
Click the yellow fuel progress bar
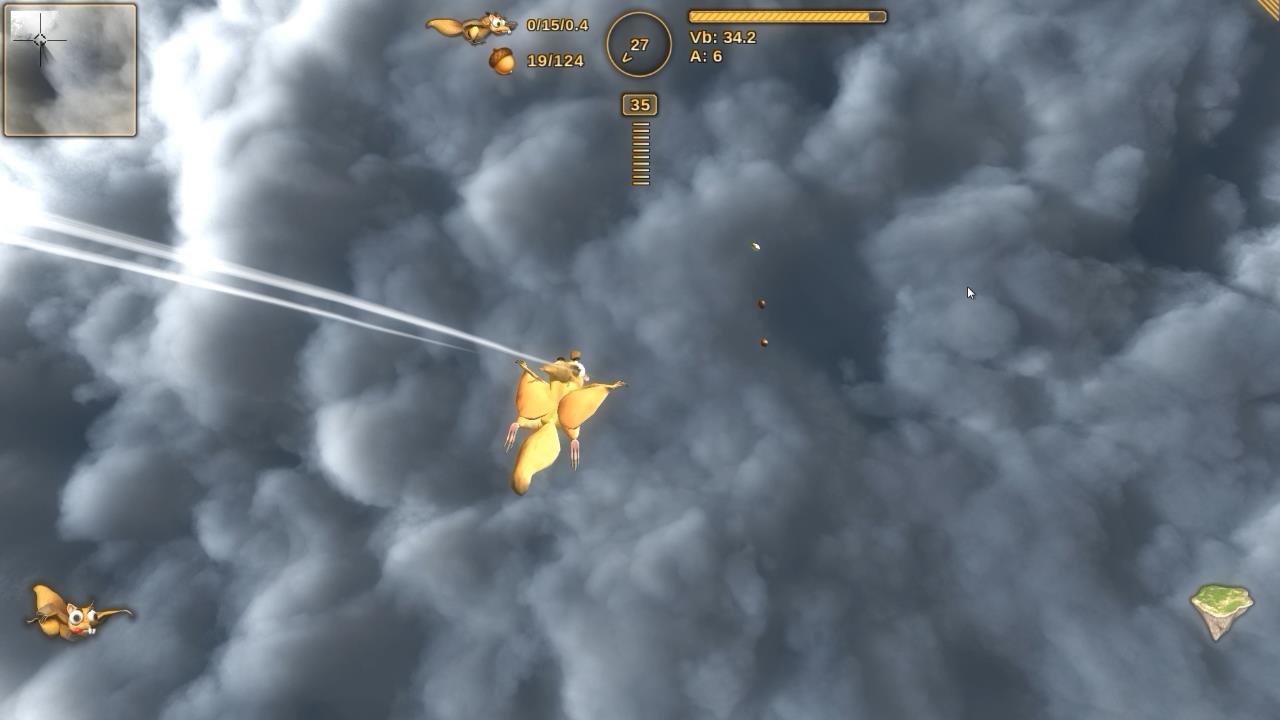[x=785, y=16]
